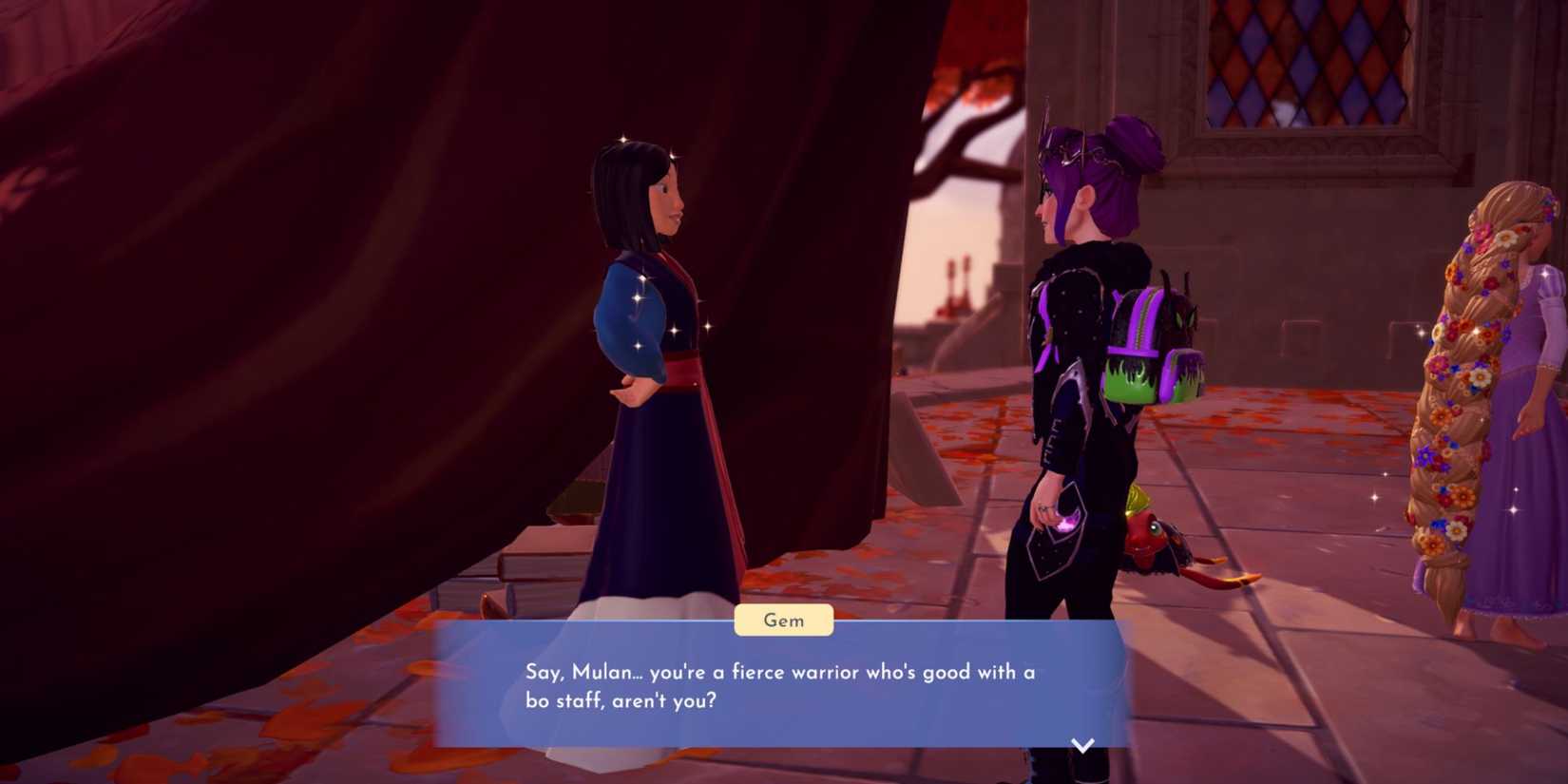The width and height of the screenshot is (1568, 784).
Task: Click the Gem nameplate above the dialogue
Action: (785, 620)
